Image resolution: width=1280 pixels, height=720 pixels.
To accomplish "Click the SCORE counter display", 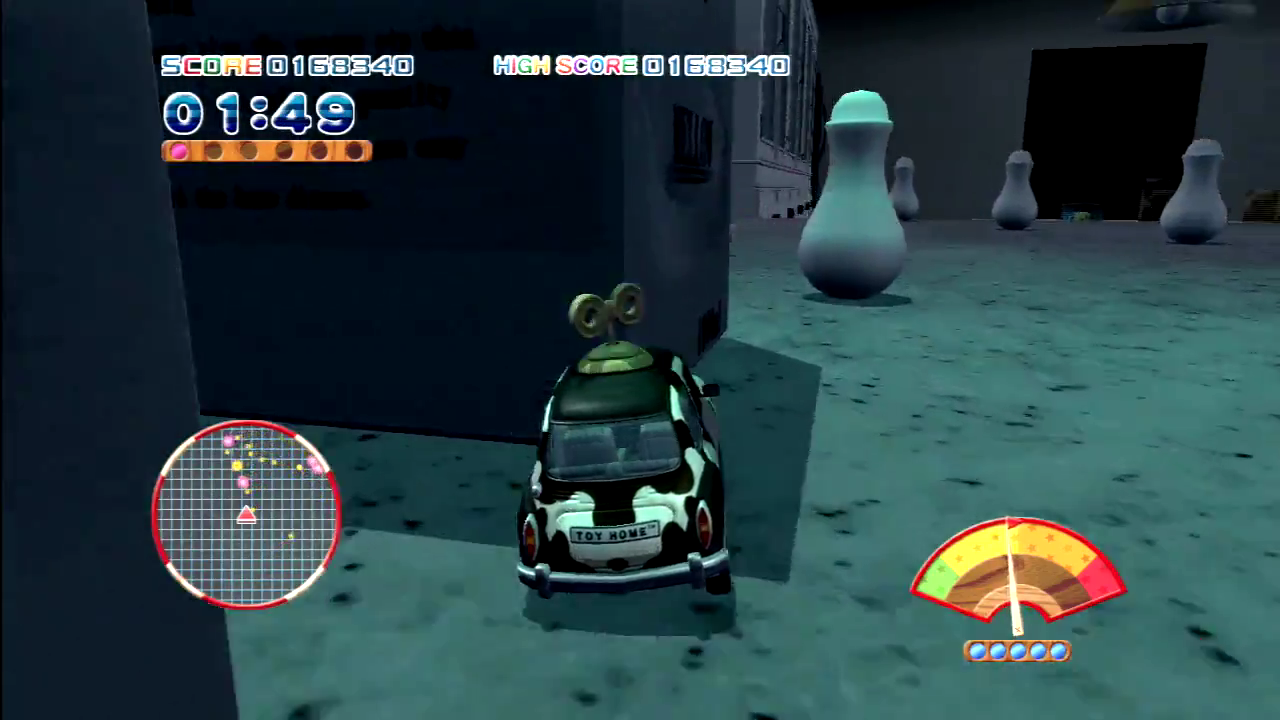I will pyautogui.click(x=286, y=66).
